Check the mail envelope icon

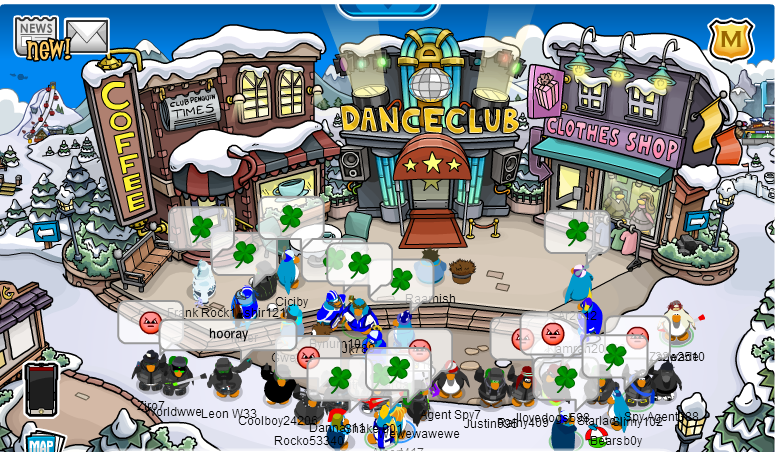click(87, 36)
